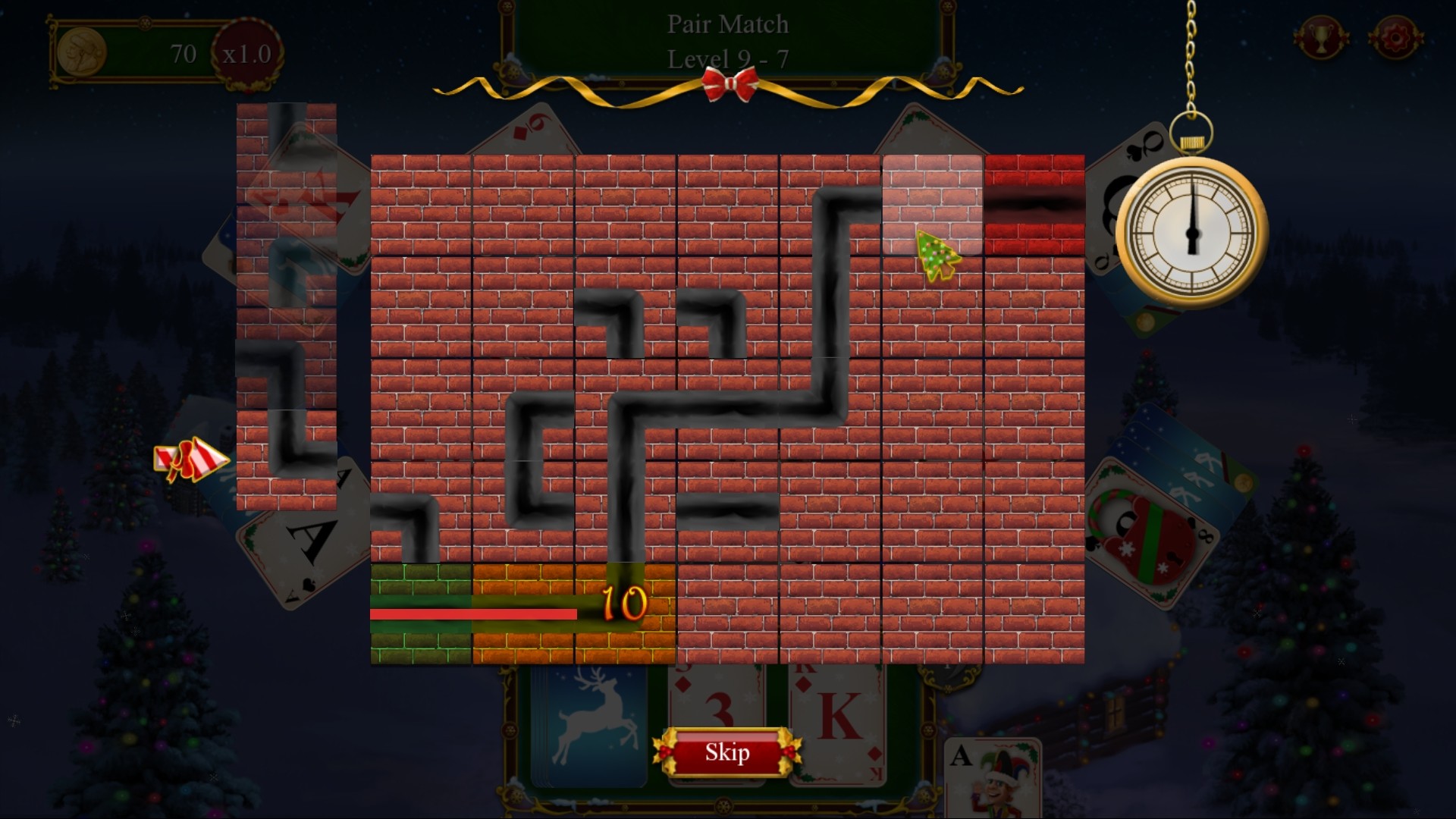This screenshot has height=819, width=1456.
Task: Click the red highlighted brick tile
Action: [1034, 203]
